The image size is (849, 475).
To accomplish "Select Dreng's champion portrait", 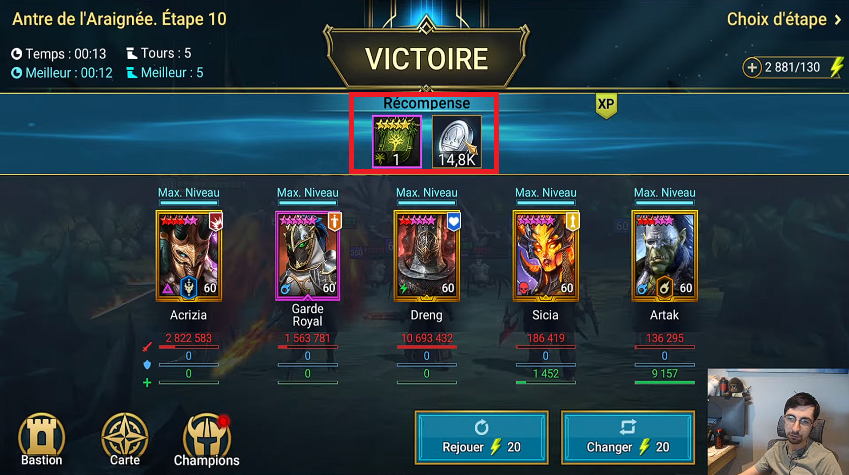I will (x=426, y=255).
